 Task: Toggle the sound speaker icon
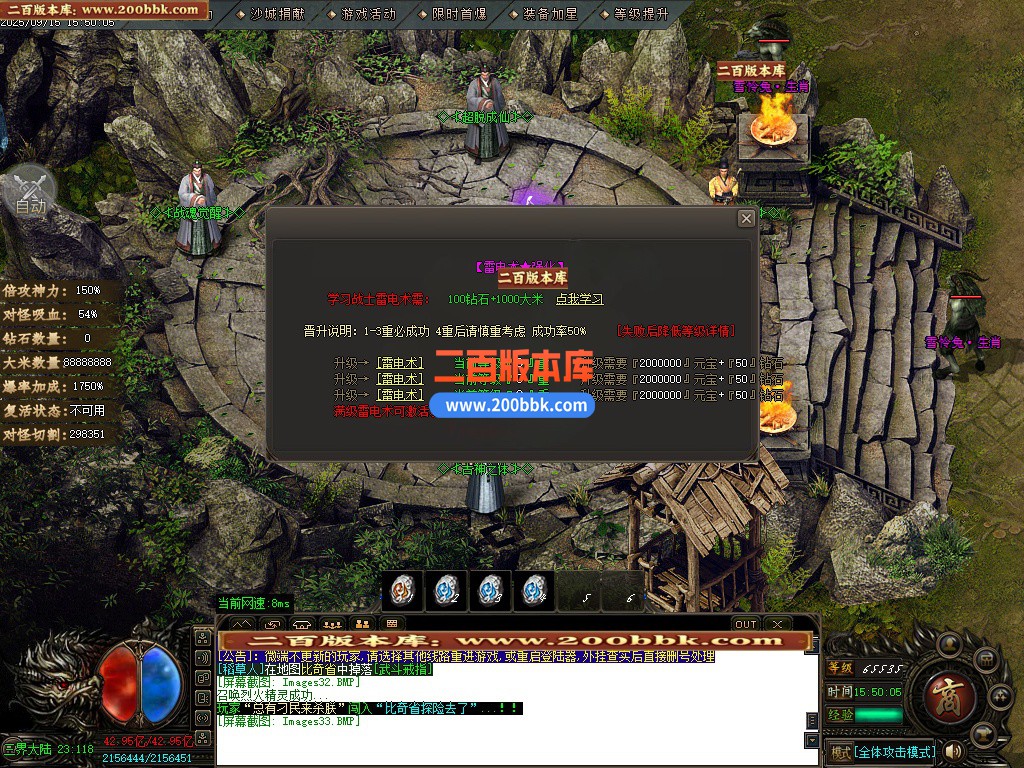953,751
